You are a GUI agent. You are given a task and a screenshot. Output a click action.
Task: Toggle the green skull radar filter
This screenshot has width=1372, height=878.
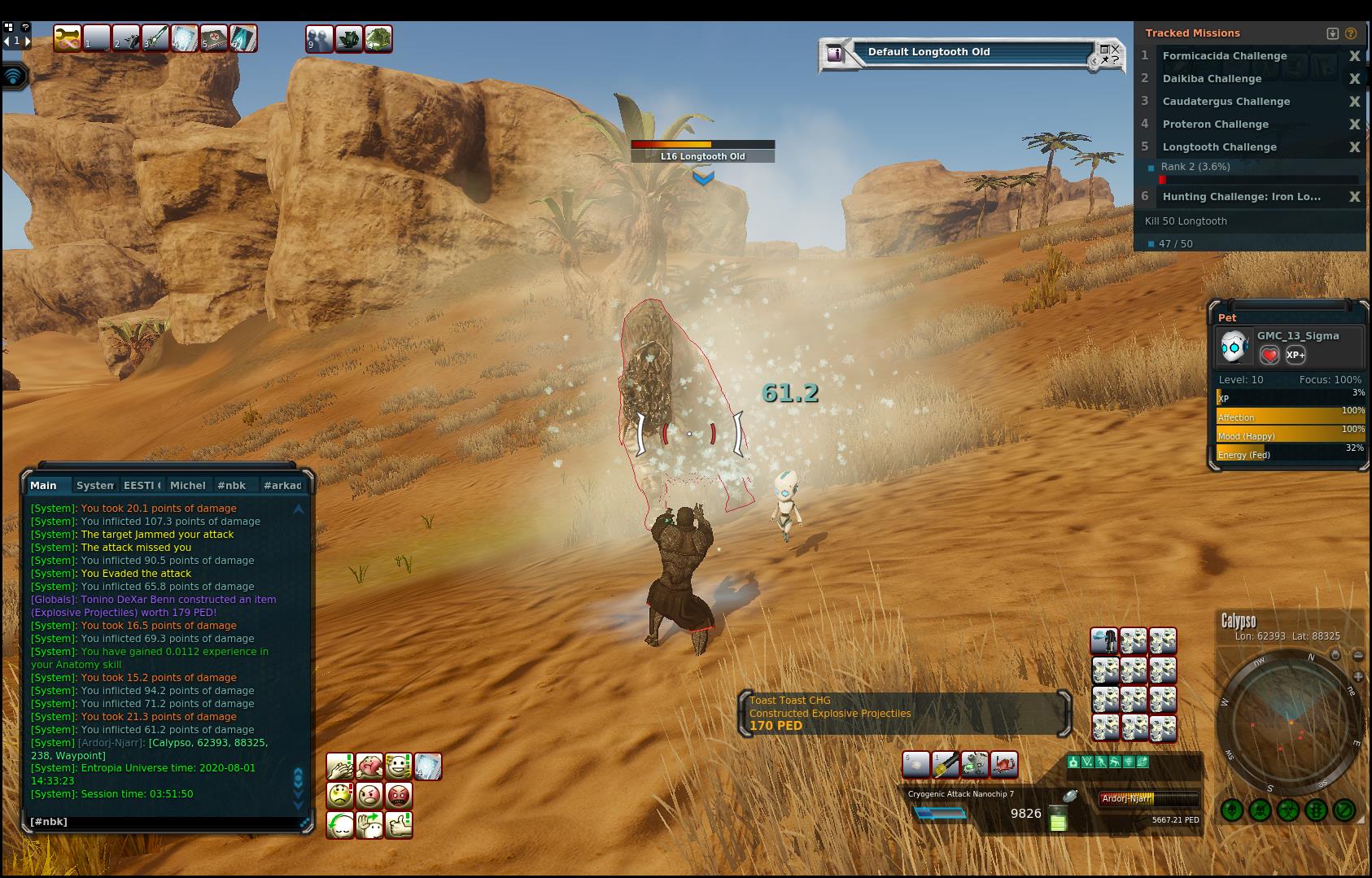click(x=1260, y=810)
